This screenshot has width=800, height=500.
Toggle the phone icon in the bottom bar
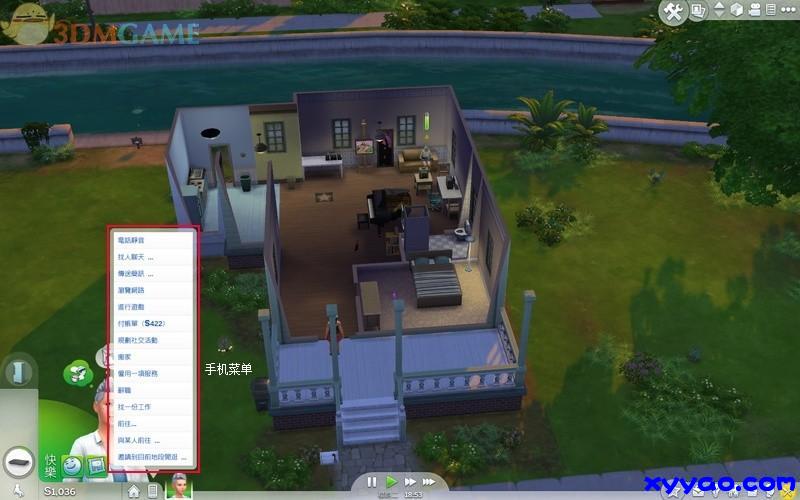[x=152, y=490]
